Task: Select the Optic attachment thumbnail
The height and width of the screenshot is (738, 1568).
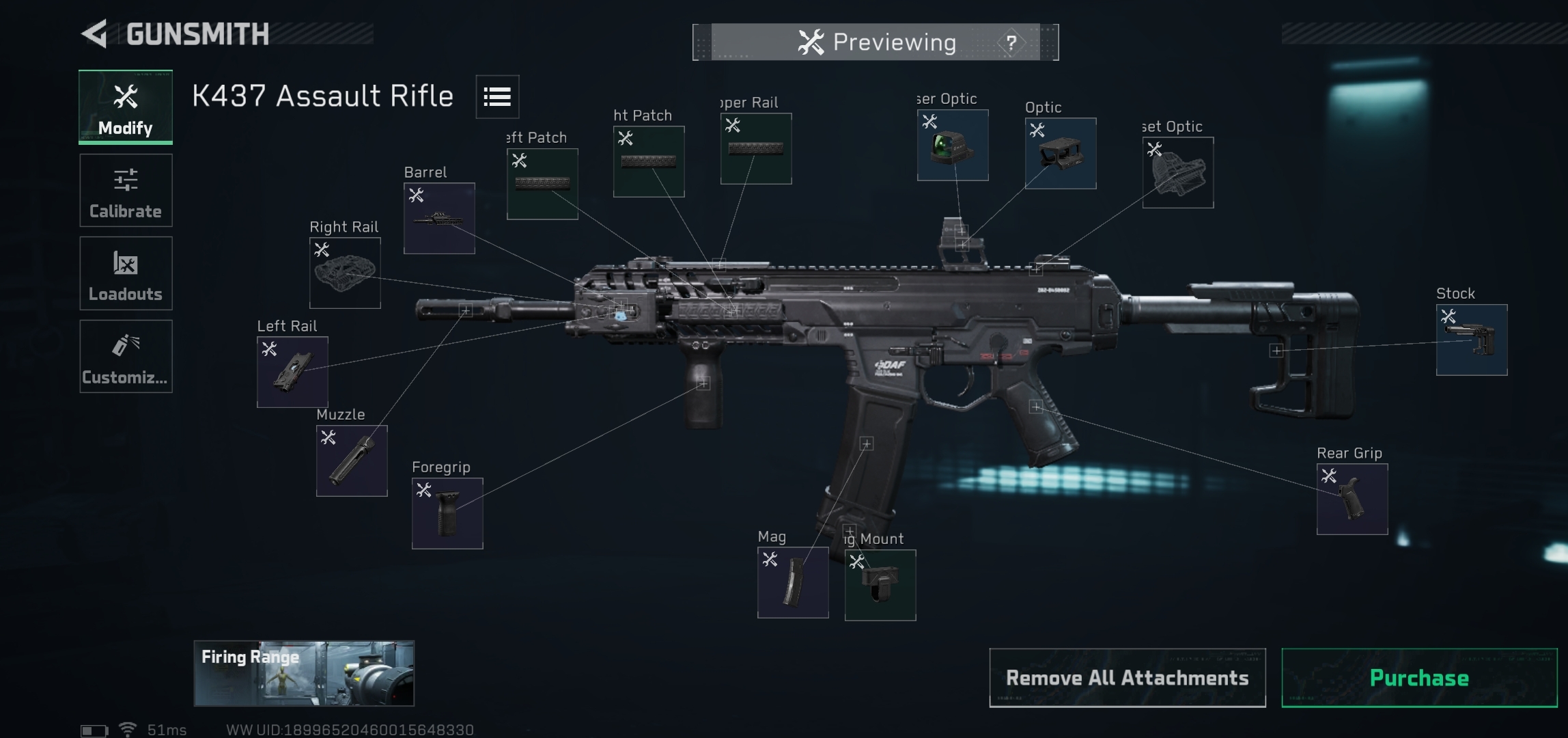Action: point(1059,154)
